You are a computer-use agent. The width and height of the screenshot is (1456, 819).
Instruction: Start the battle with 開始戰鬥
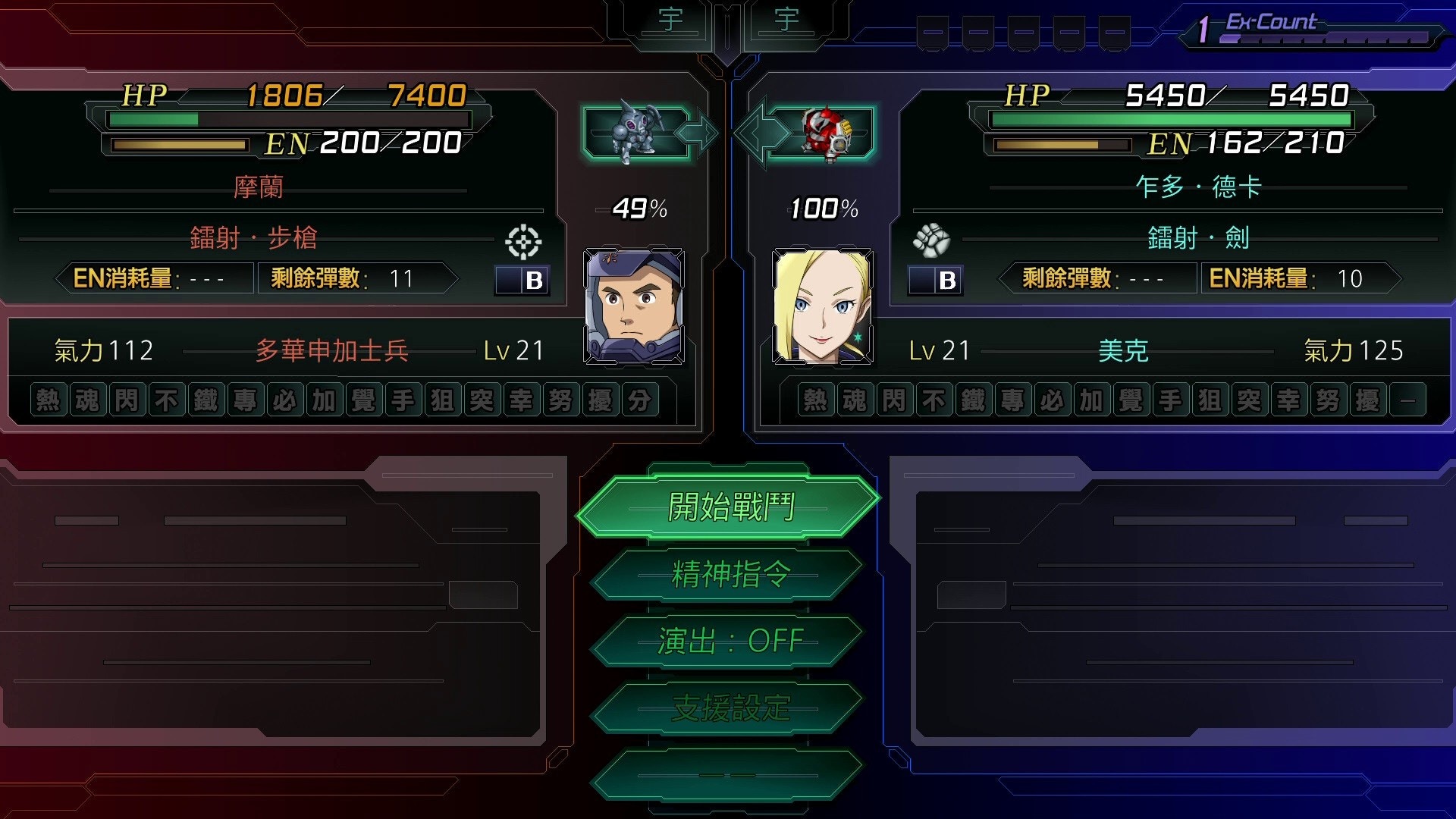point(728,507)
